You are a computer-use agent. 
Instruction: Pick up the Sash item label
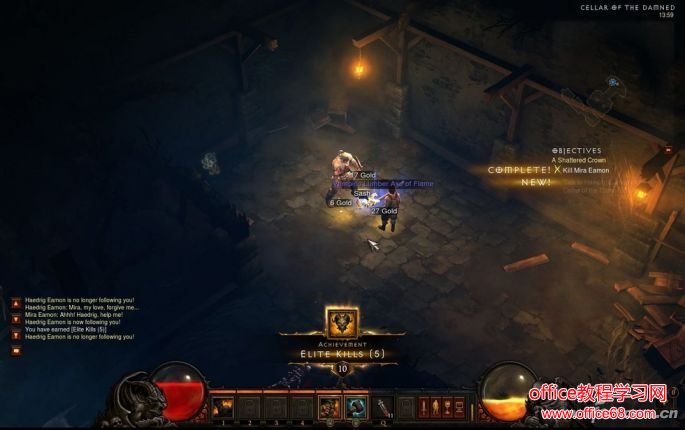pos(361,193)
